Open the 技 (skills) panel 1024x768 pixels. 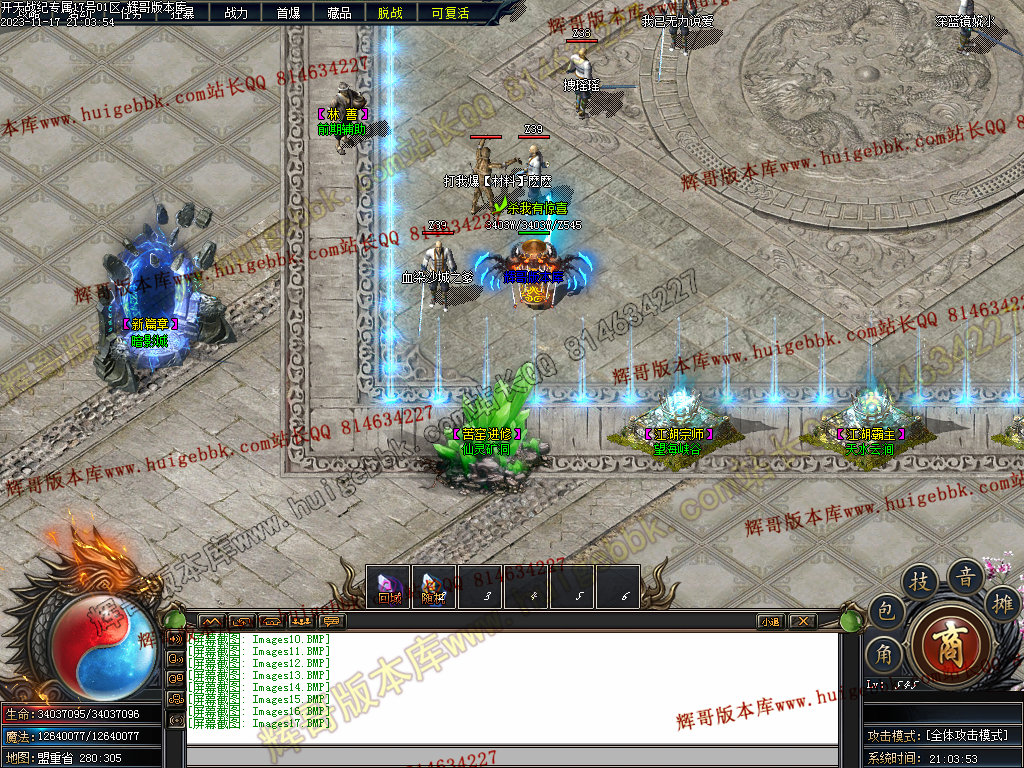click(x=918, y=582)
